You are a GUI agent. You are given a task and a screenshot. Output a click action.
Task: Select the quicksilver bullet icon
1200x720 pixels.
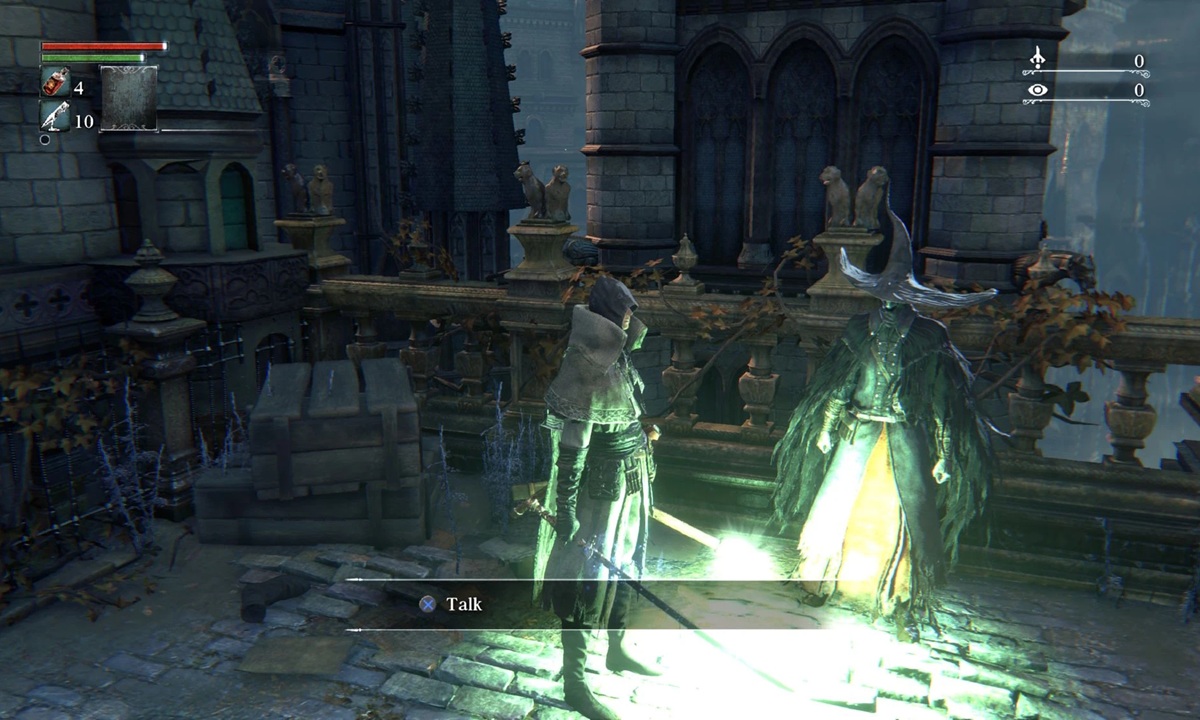click(x=54, y=117)
